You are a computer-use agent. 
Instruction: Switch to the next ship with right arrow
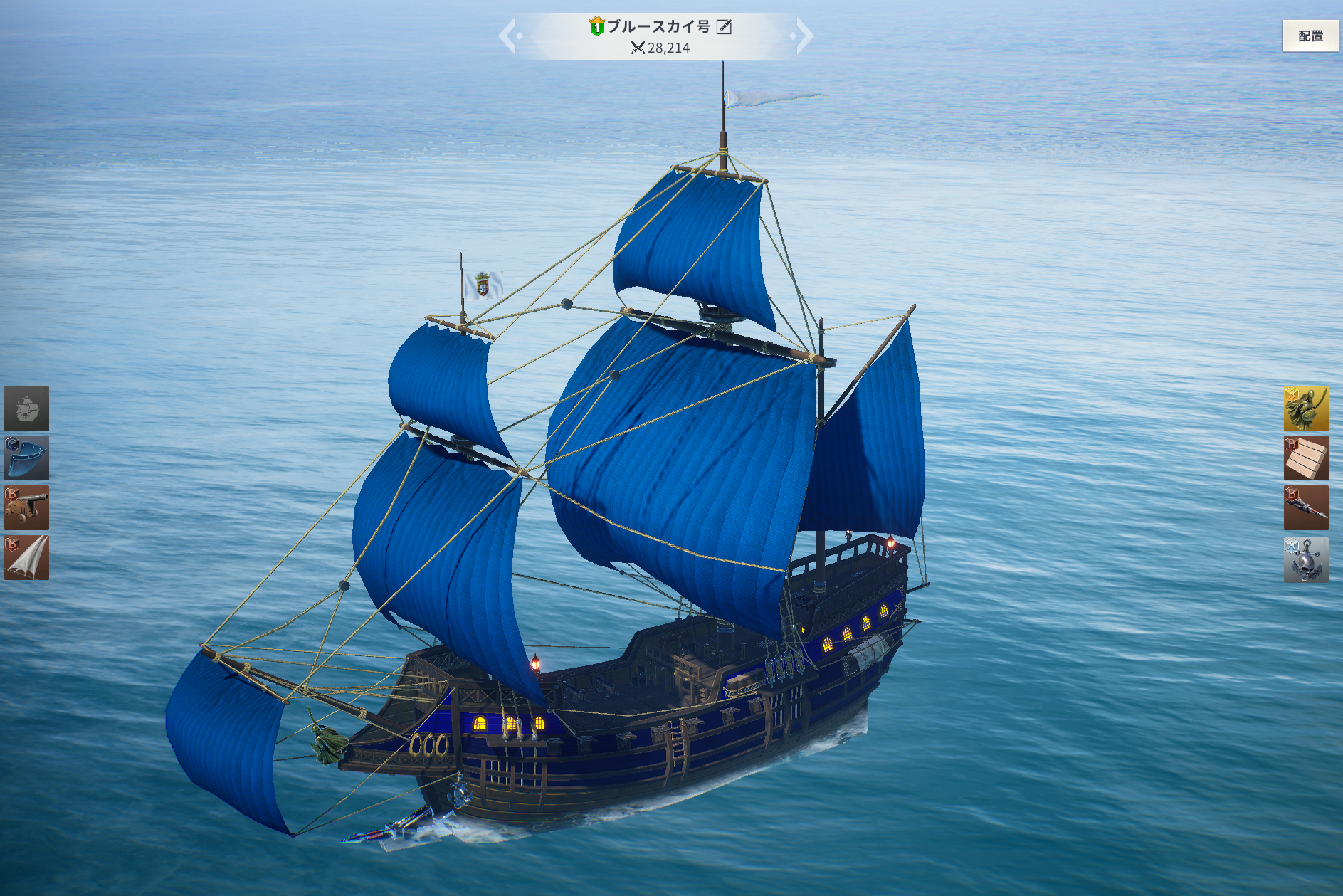click(x=804, y=36)
